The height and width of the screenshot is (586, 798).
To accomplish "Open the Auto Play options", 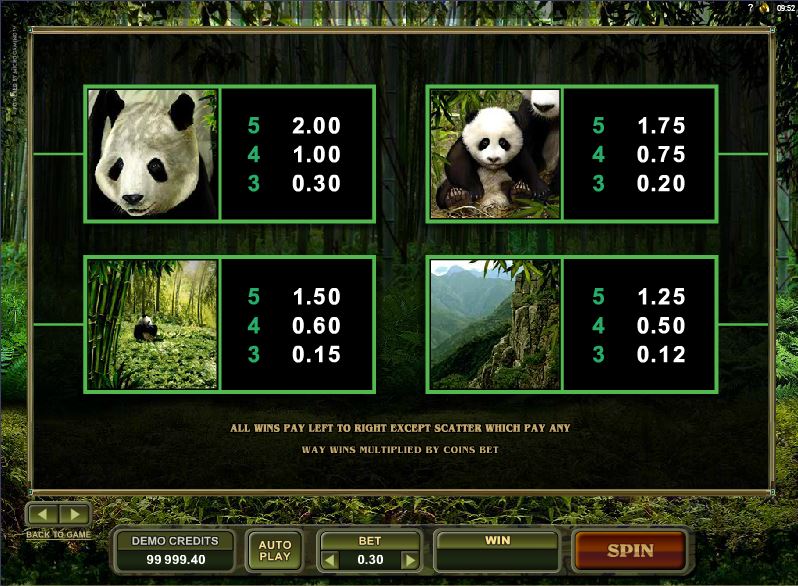I will (x=274, y=550).
